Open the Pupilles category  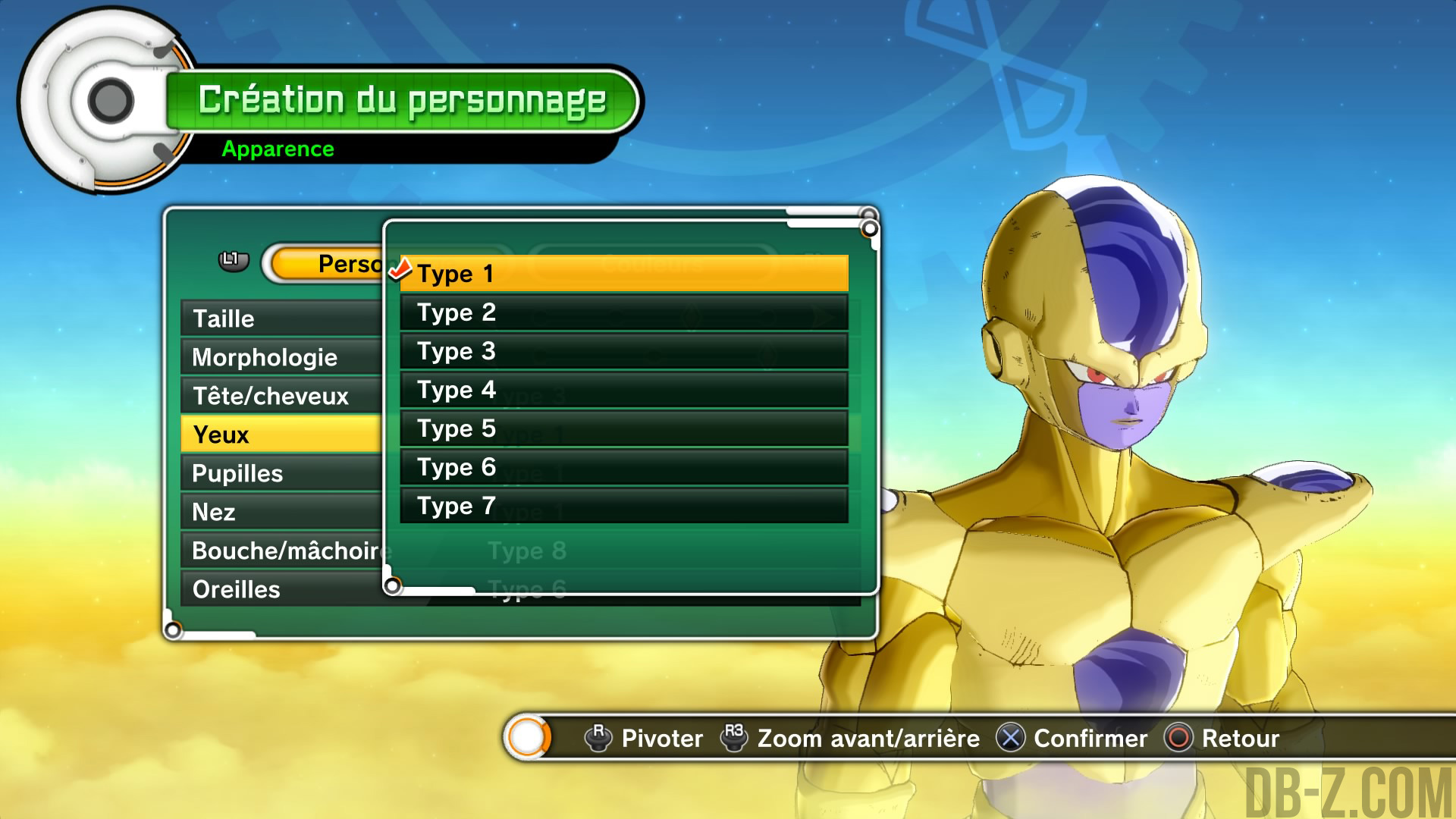click(x=281, y=473)
